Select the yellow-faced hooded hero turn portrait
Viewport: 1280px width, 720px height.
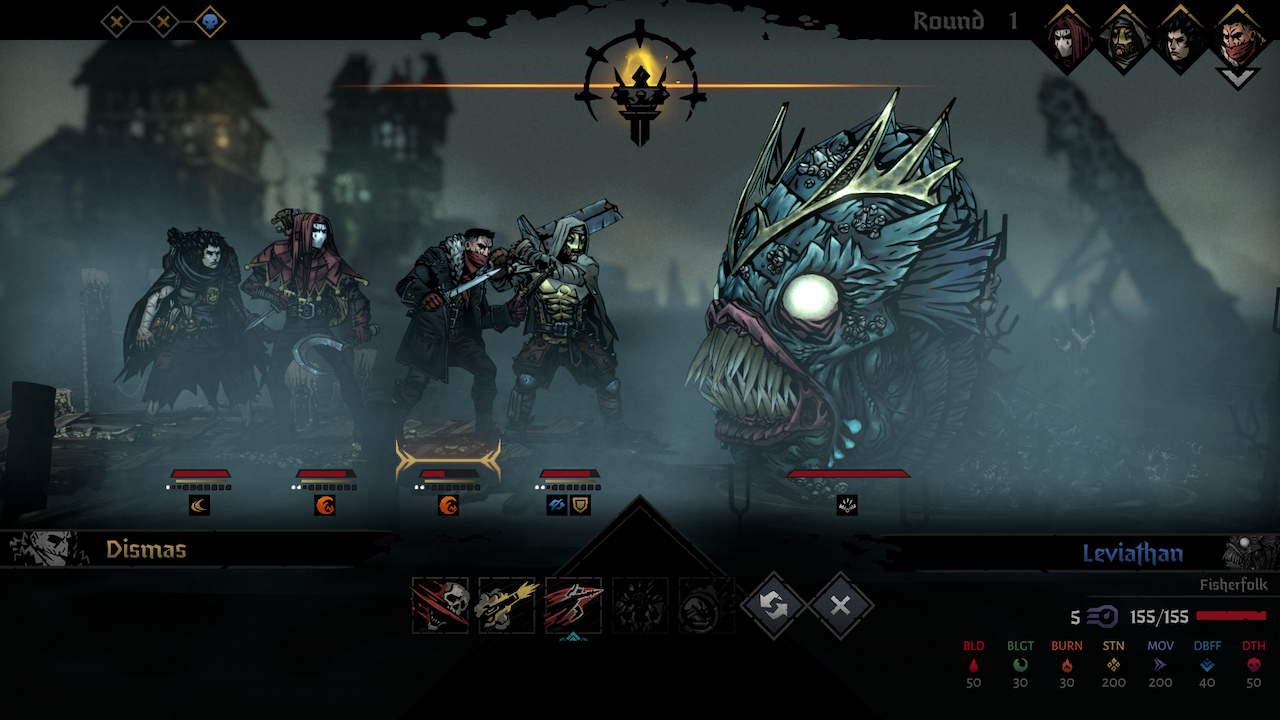tap(1125, 40)
